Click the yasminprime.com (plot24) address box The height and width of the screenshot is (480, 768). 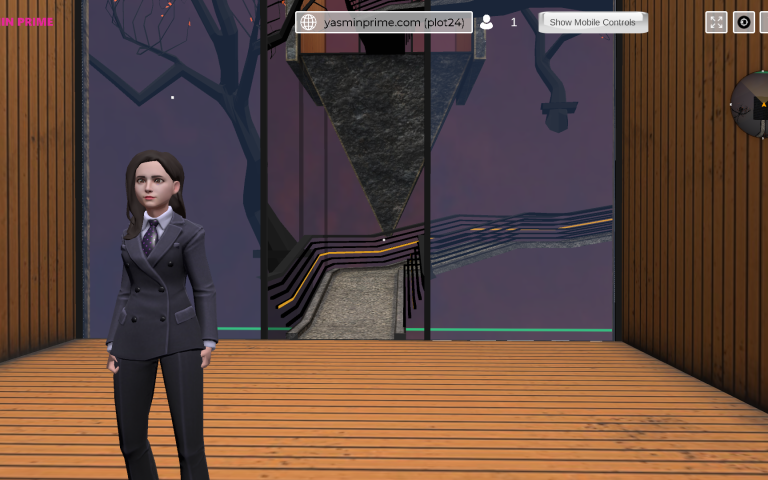(x=384, y=22)
